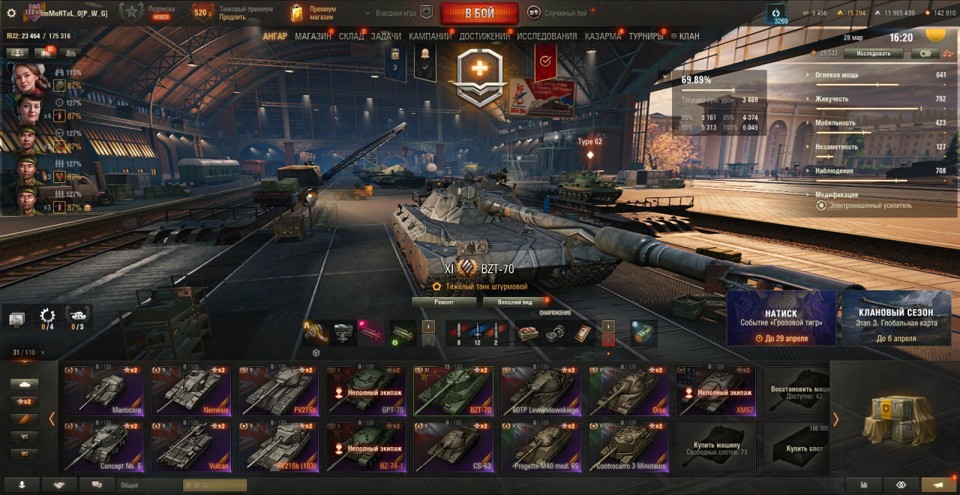960x495 pixels.
Task: Open the СКЛАД tab
Action: (x=351, y=36)
